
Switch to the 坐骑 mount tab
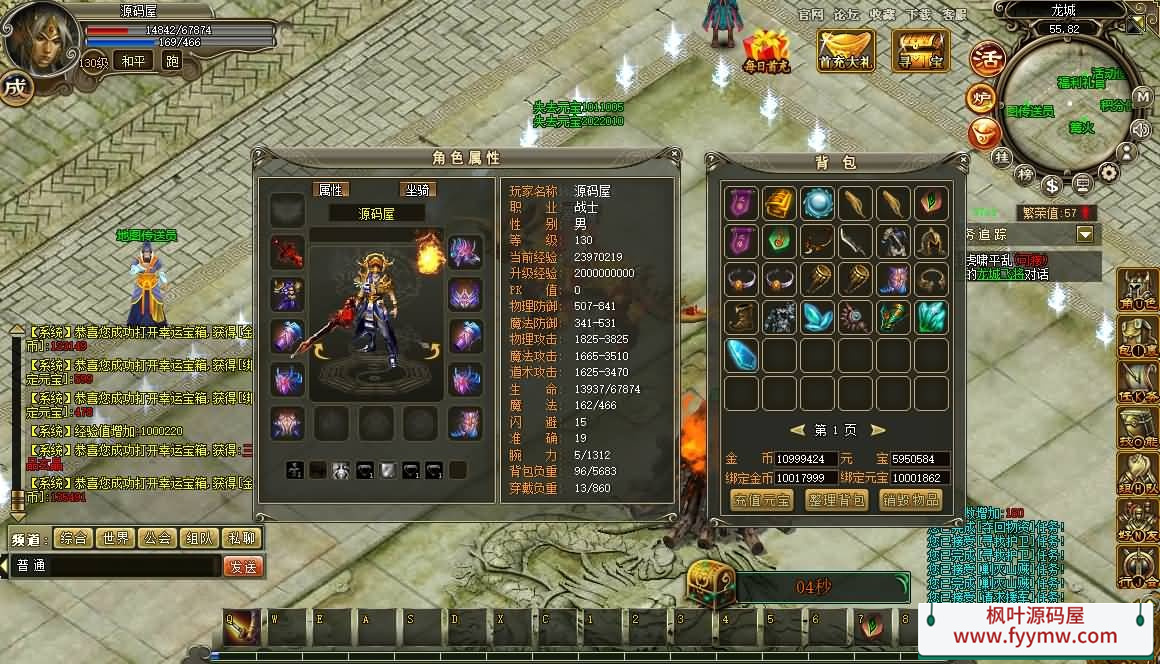[418, 189]
